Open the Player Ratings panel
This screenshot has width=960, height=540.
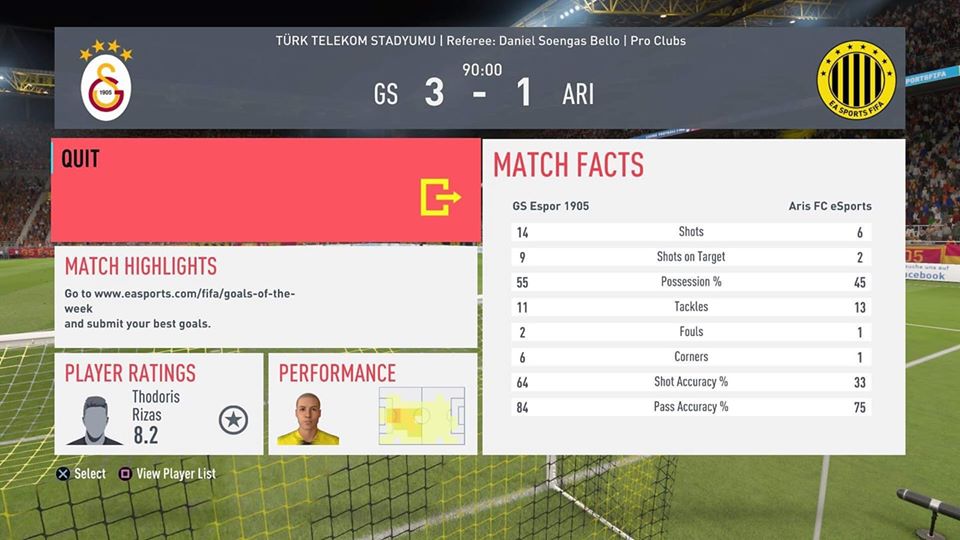click(159, 403)
